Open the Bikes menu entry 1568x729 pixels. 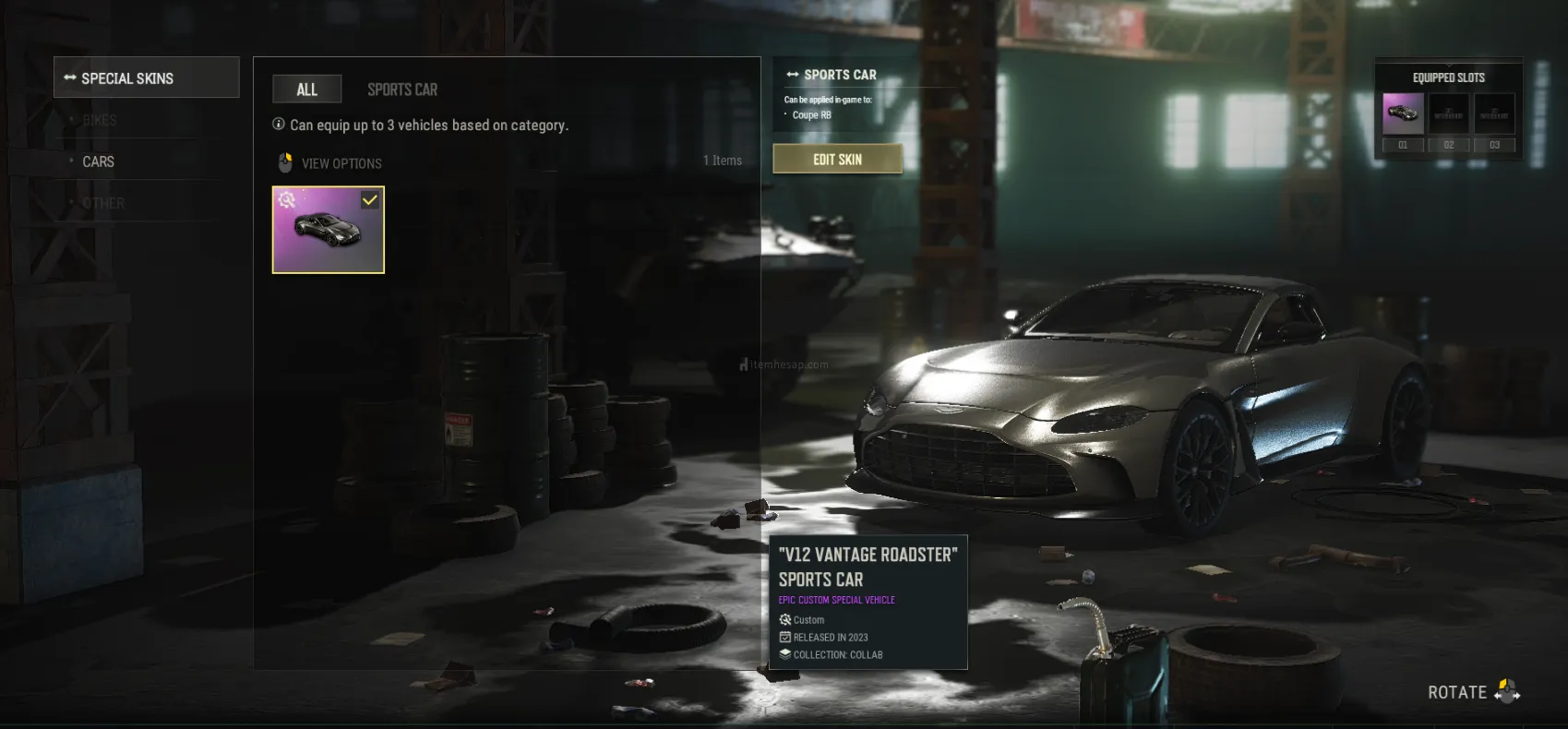[100, 120]
